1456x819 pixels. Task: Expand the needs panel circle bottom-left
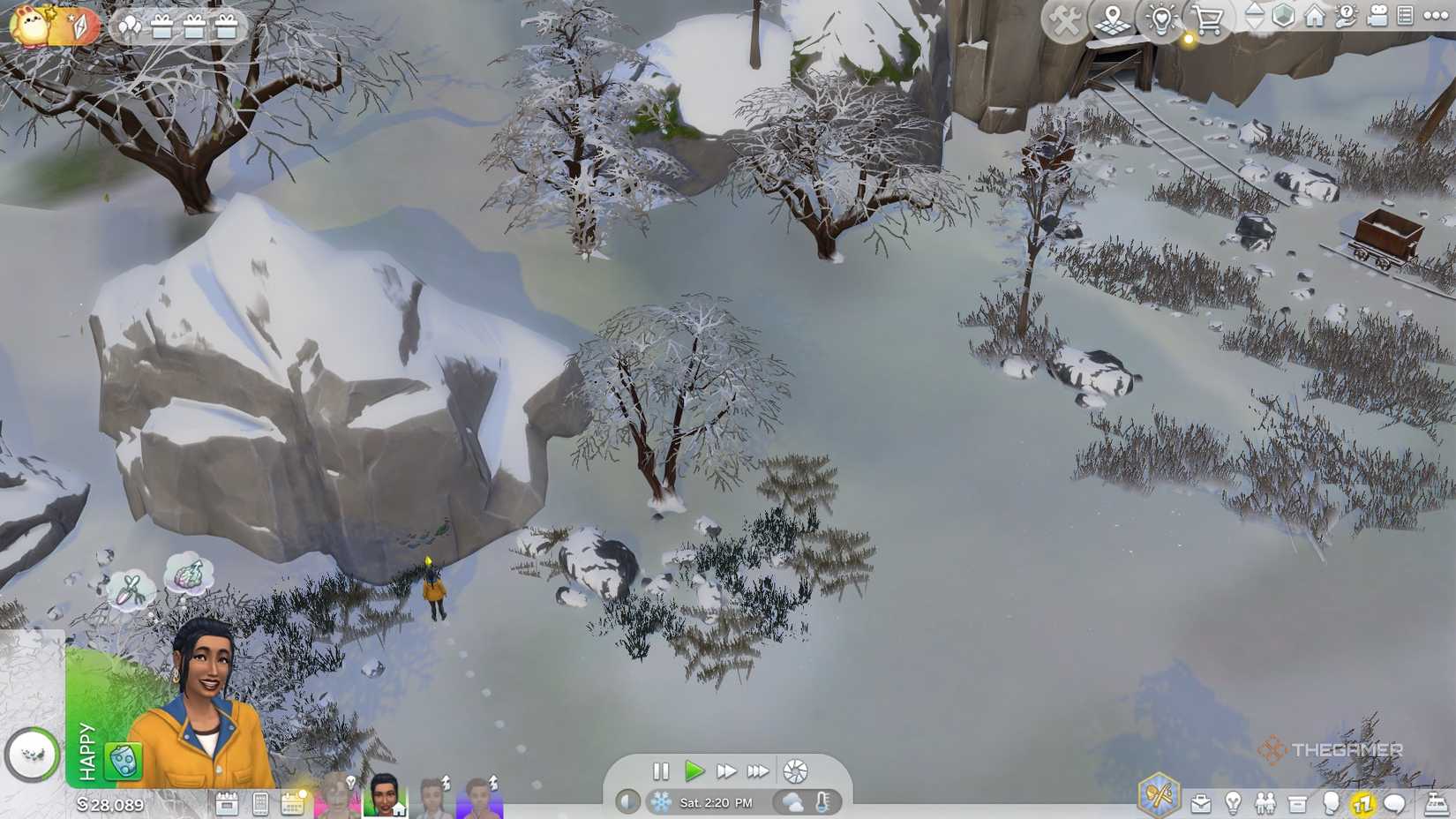(33, 755)
